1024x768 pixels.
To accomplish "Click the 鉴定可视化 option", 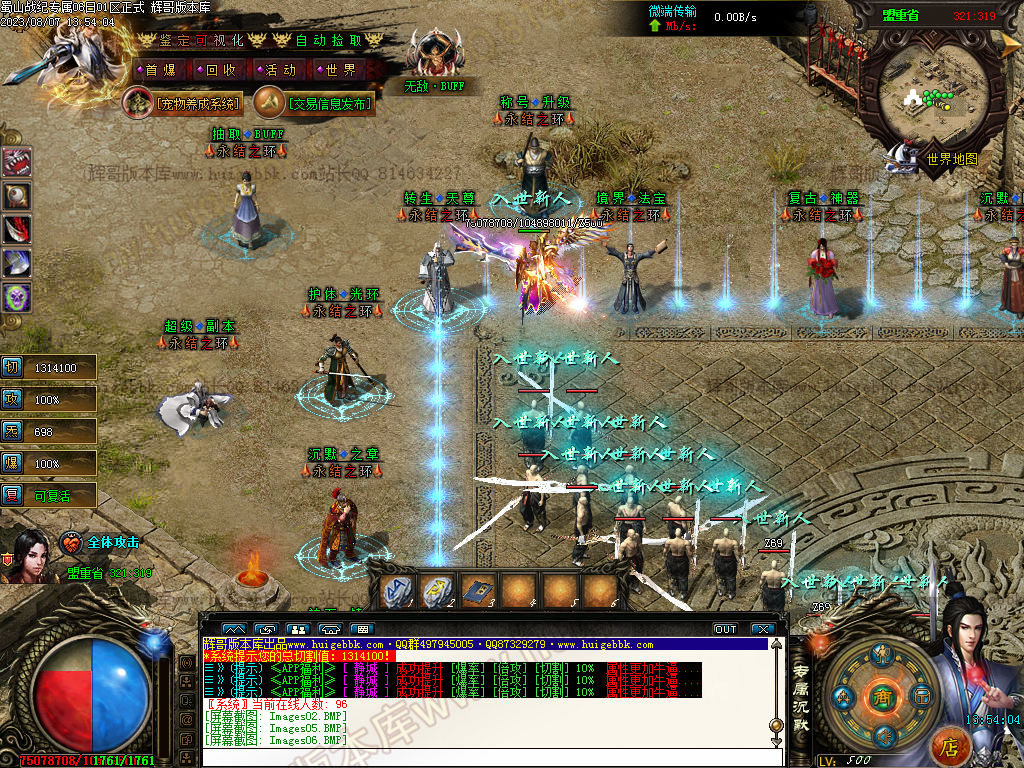I will [x=202, y=40].
